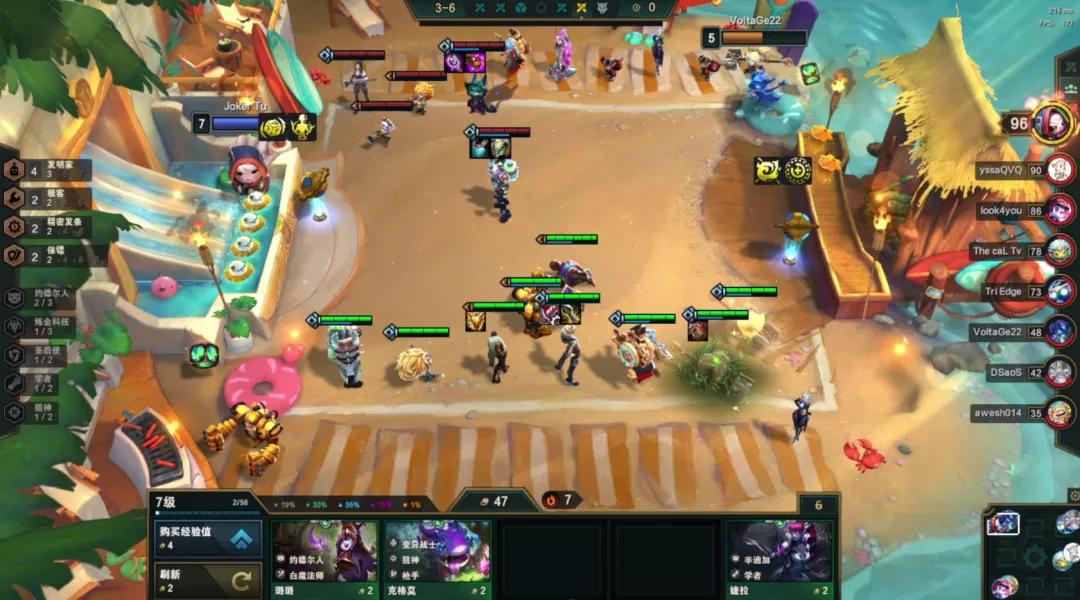Select the 发明家 trait entry
The image size is (1080, 600).
pyautogui.click(x=48, y=170)
